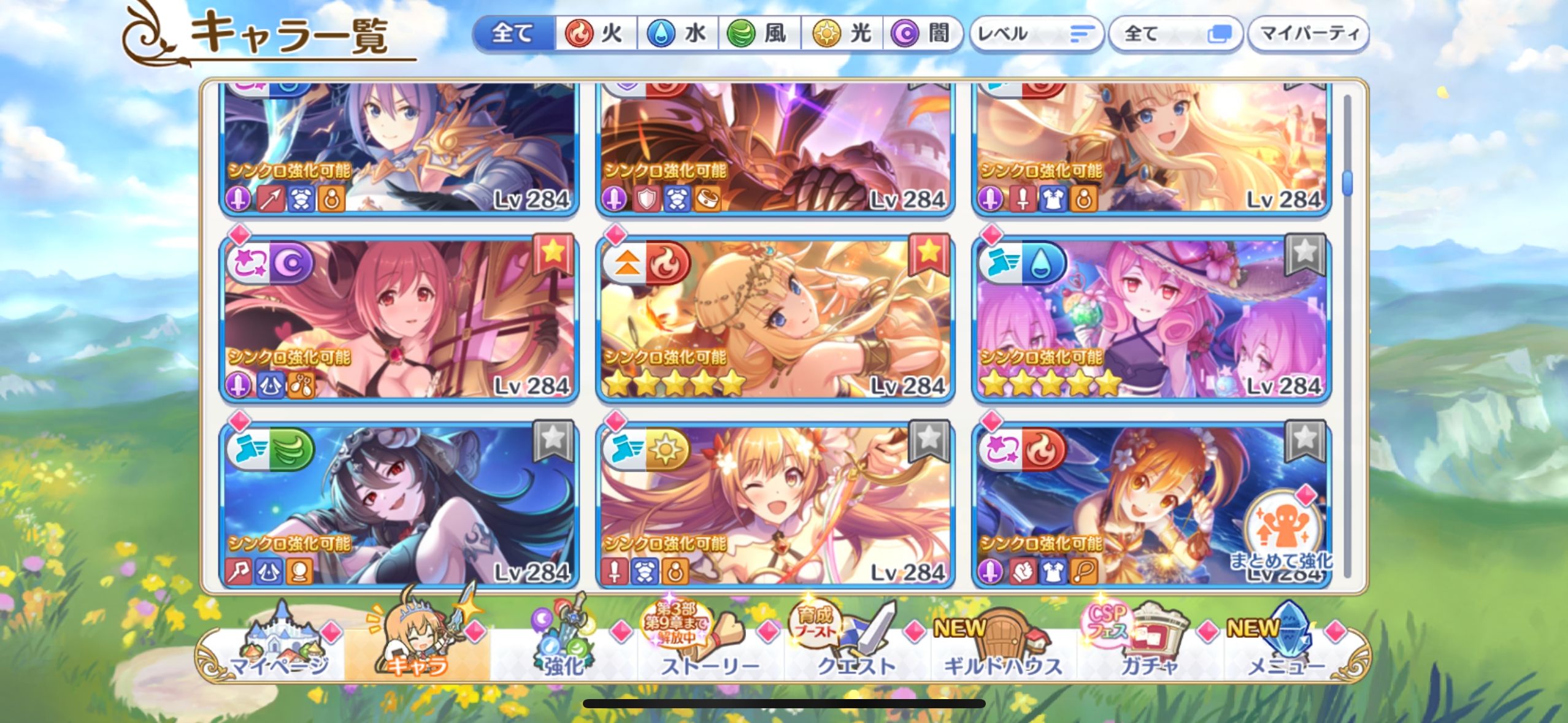Open the レベル sort order dropdown
This screenshot has height=723, width=1568.
pyautogui.click(x=1036, y=34)
